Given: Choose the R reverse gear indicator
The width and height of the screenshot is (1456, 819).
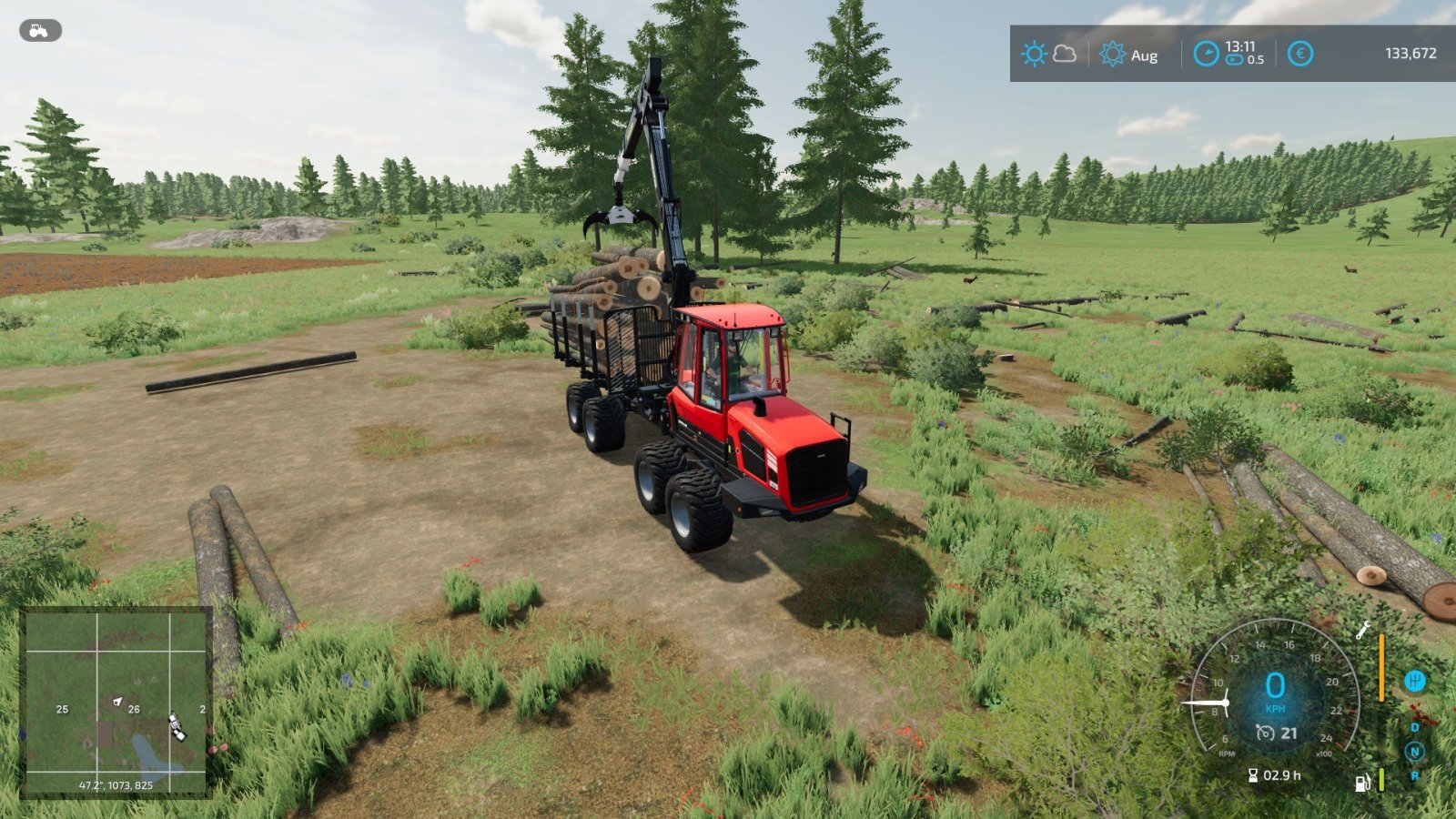Looking at the screenshot, I should [1415, 776].
